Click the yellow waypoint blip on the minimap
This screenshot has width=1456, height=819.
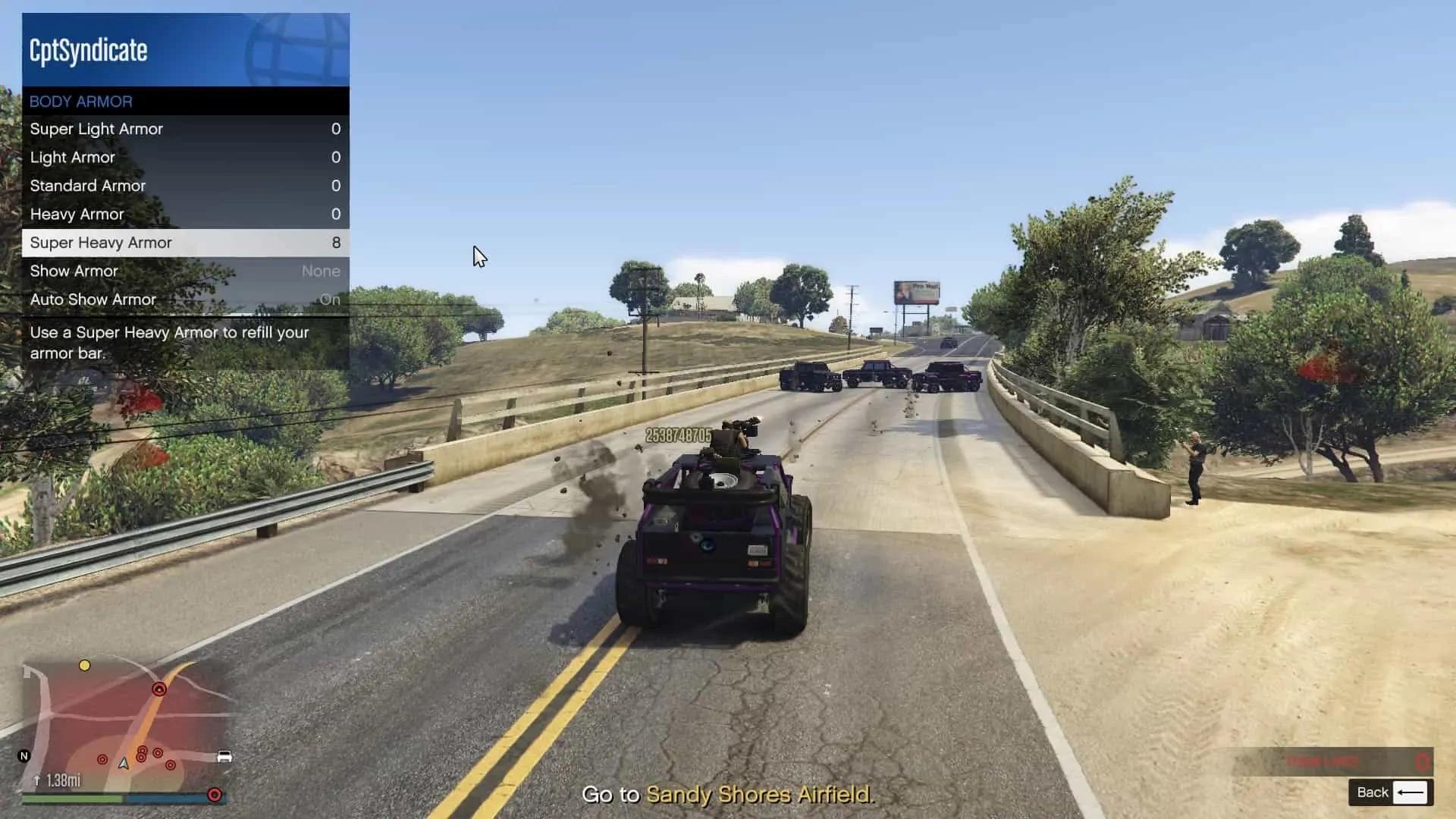point(85,665)
